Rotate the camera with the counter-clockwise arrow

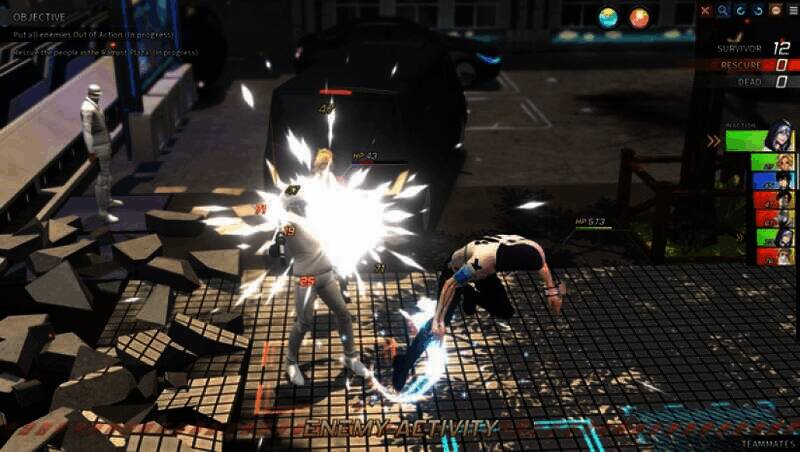757,11
